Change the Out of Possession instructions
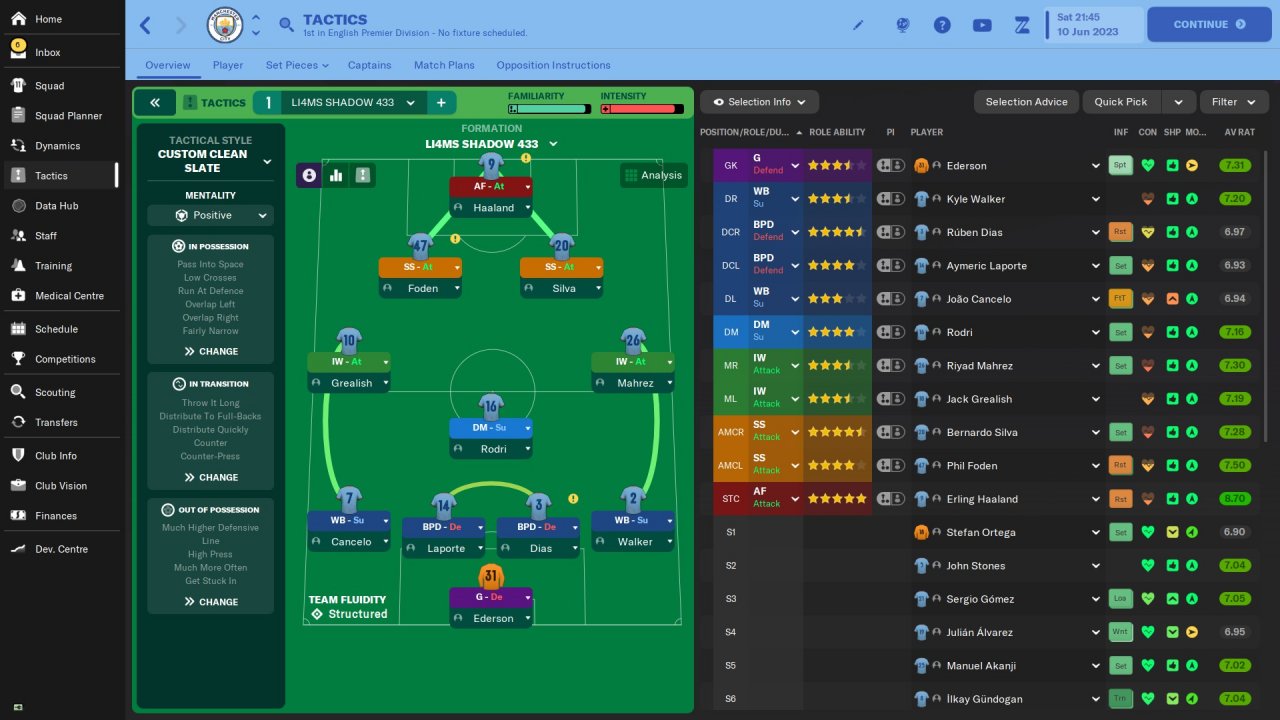The width and height of the screenshot is (1280, 720). click(211, 602)
